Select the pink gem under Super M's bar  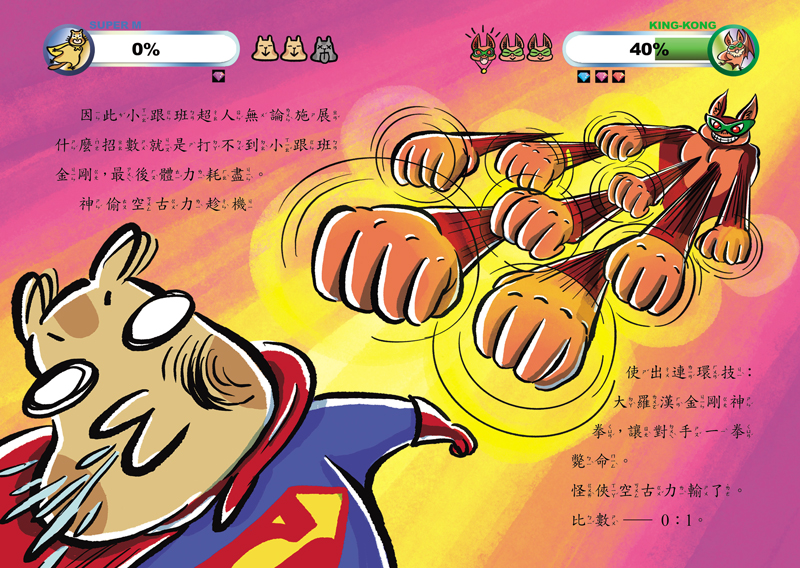click(x=220, y=76)
